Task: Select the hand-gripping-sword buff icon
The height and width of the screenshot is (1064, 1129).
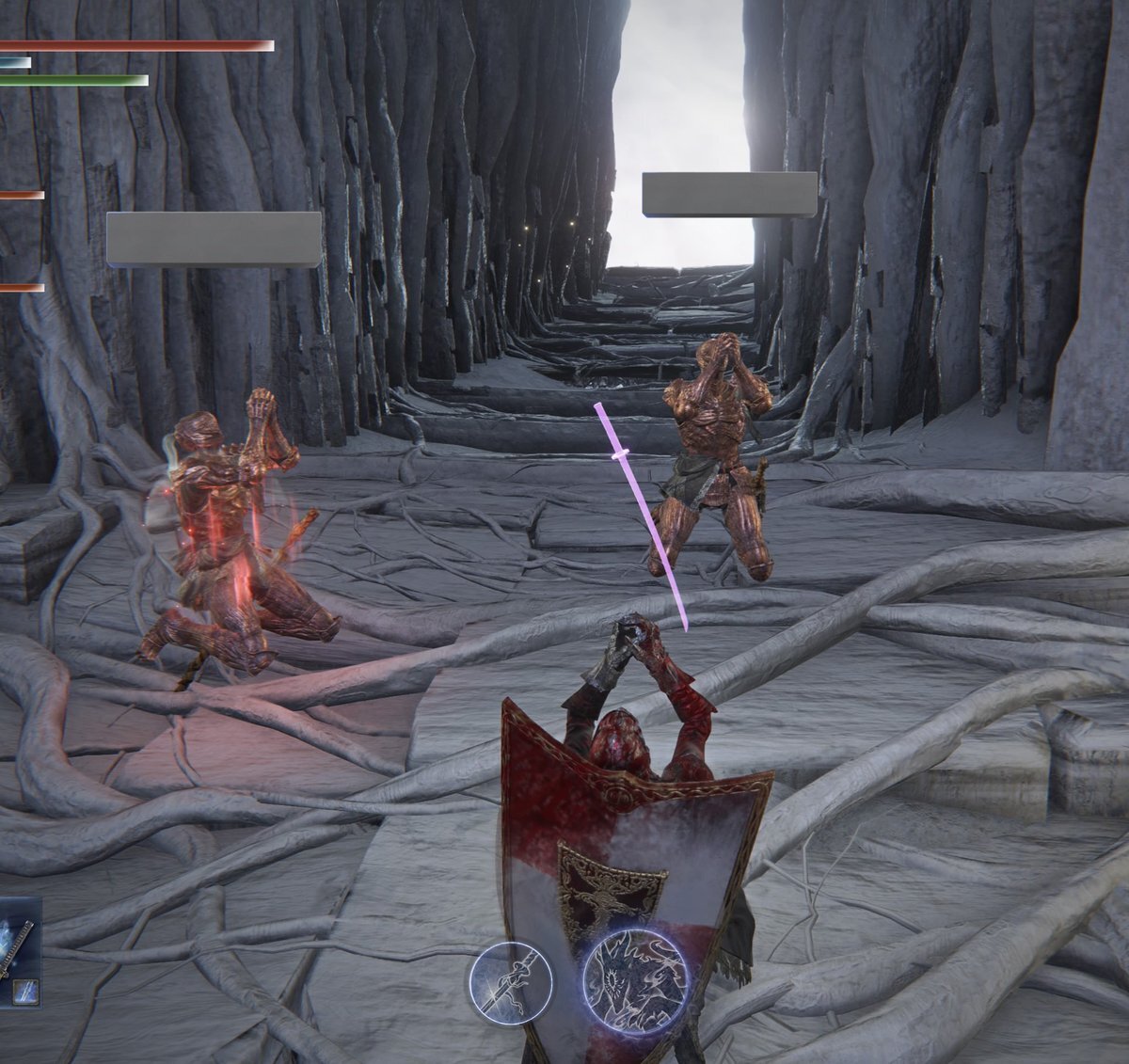Action: (508, 981)
